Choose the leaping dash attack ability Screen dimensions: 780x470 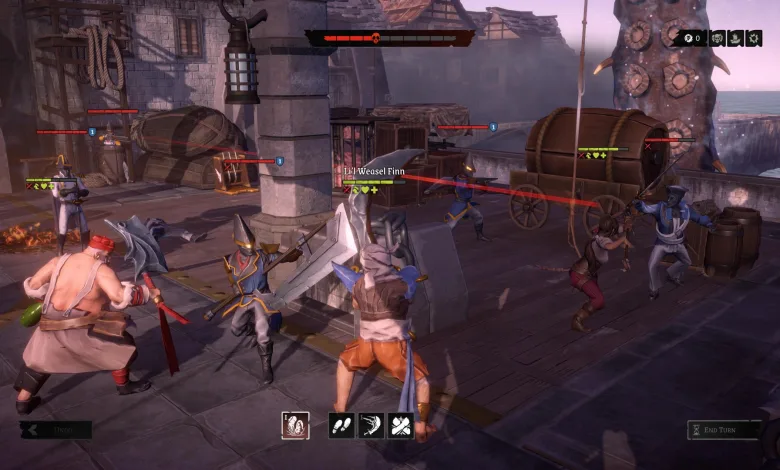pos(371,425)
